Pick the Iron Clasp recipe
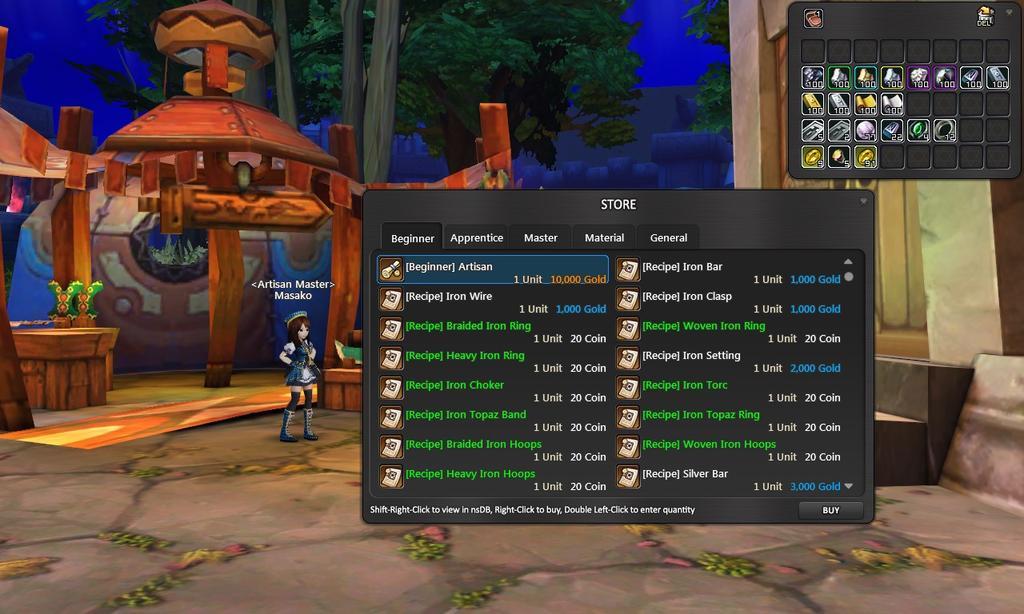The height and width of the screenshot is (614, 1024). [x=729, y=301]
